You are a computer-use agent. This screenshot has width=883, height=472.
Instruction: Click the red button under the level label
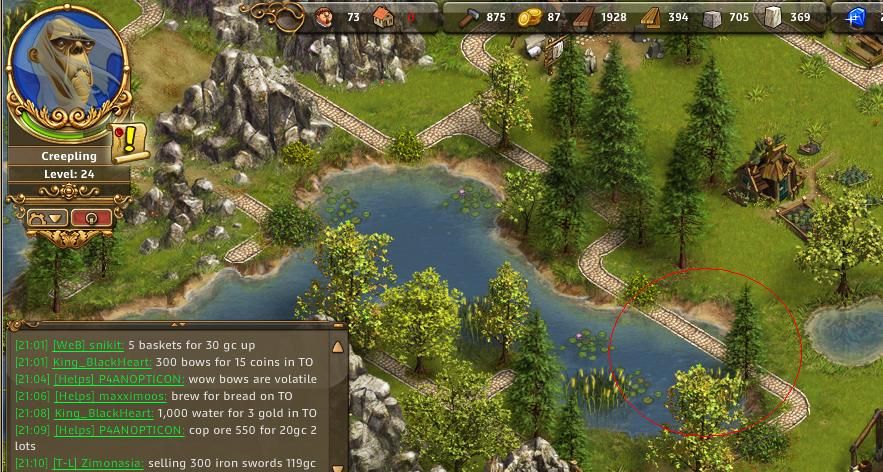coord(91,217)
